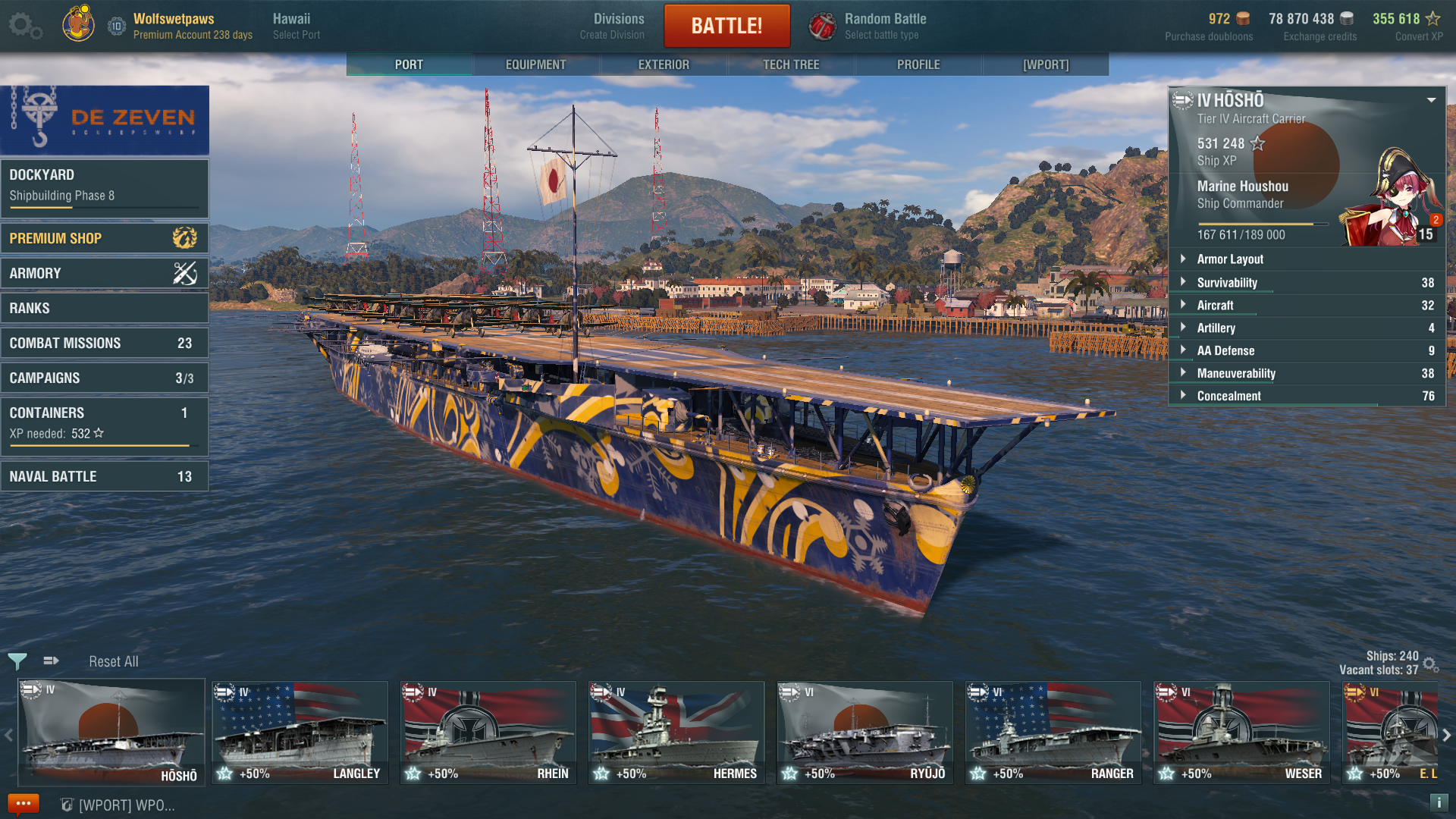1456x819 pixels.
Task: Open the Combat Missions list
Action: pyautogui.click(x=105, y=343)
